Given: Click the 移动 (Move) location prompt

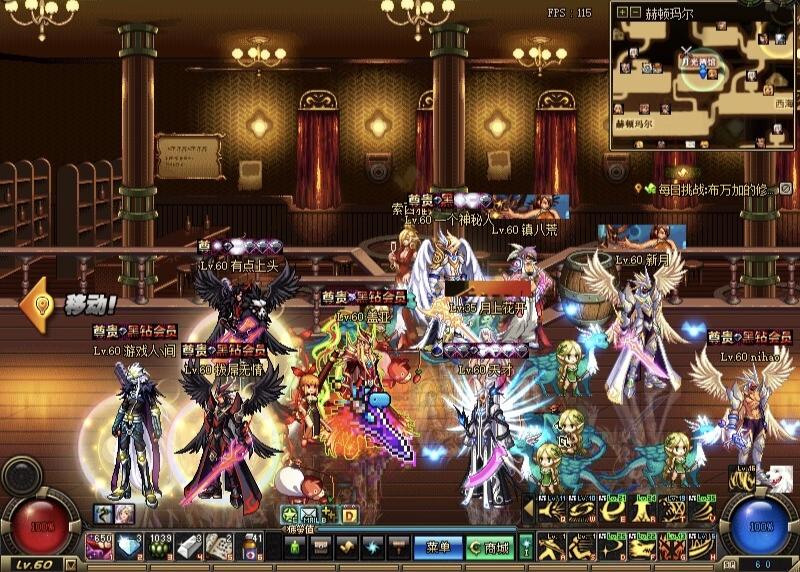Looking at the screenshot, I should point(75,302).
